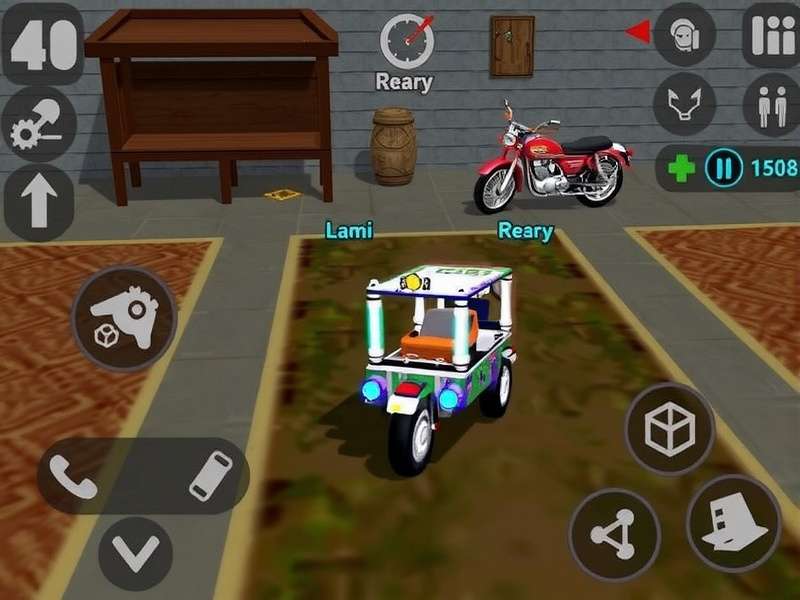Screen dimensions: 800x600
Task: Select the wolf mask icon
Action: (685, 102)
